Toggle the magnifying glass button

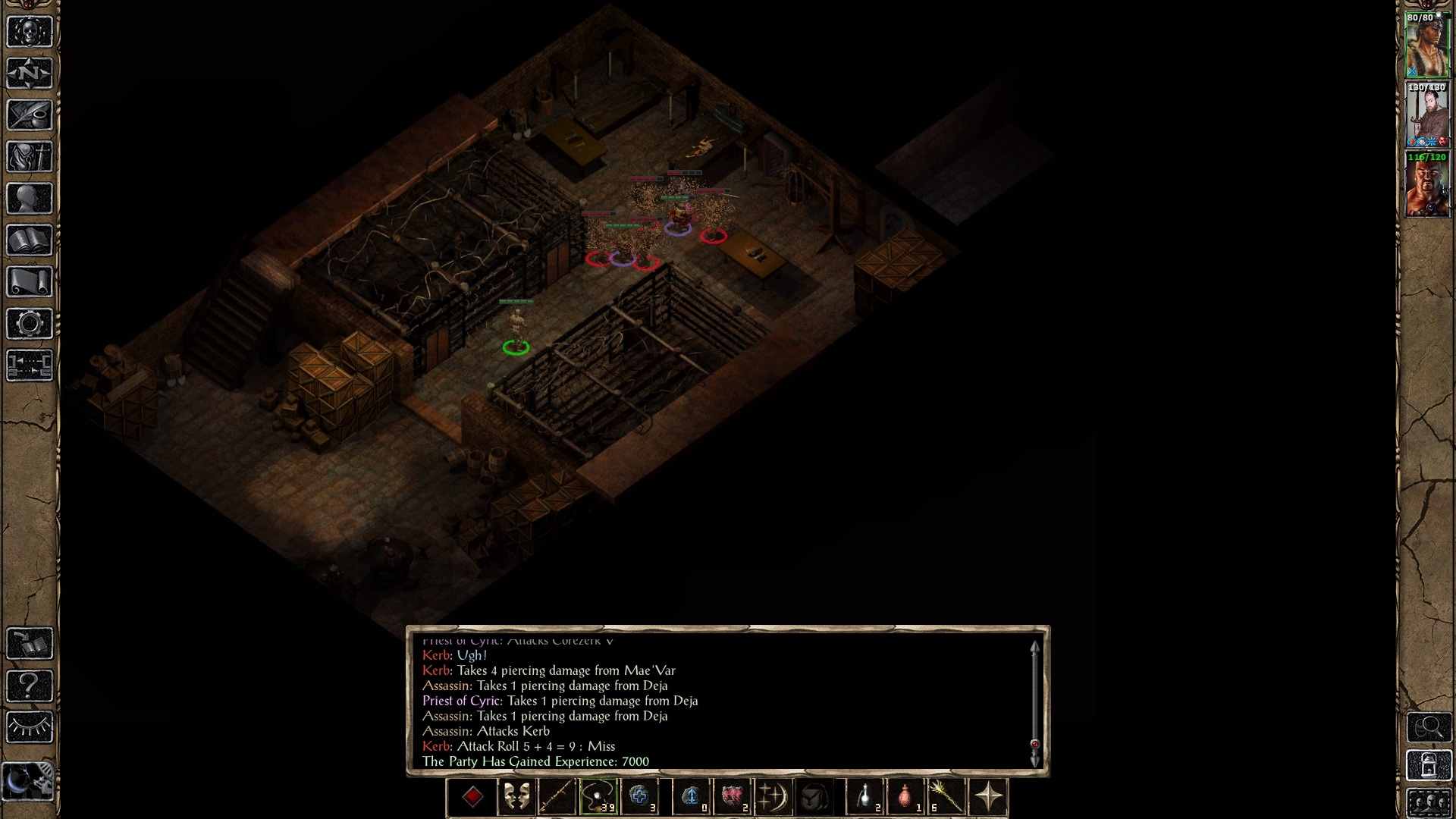click(1429, 728)
